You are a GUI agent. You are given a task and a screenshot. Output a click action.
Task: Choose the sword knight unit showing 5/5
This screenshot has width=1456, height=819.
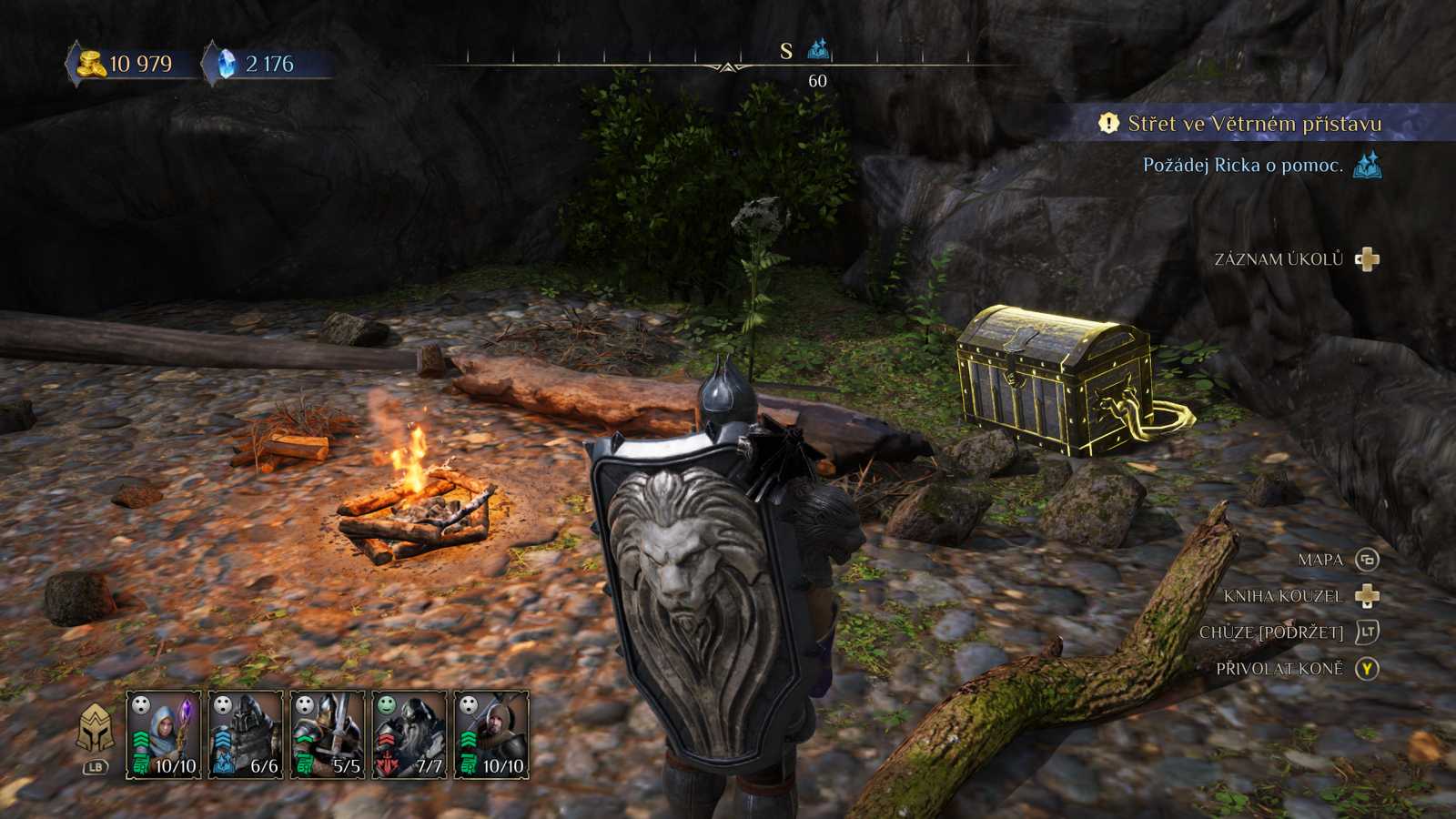coord(328,734)
